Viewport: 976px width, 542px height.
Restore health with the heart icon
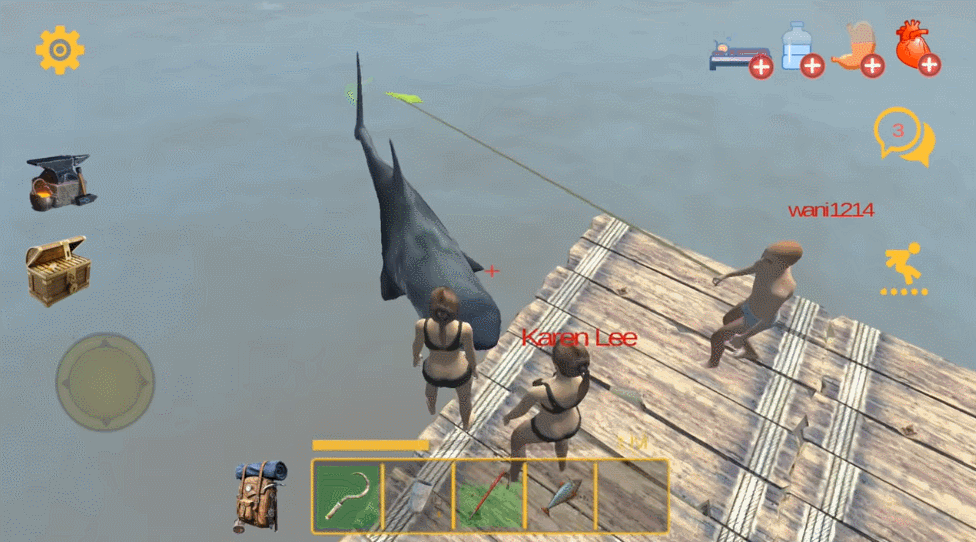click(917, 47)
